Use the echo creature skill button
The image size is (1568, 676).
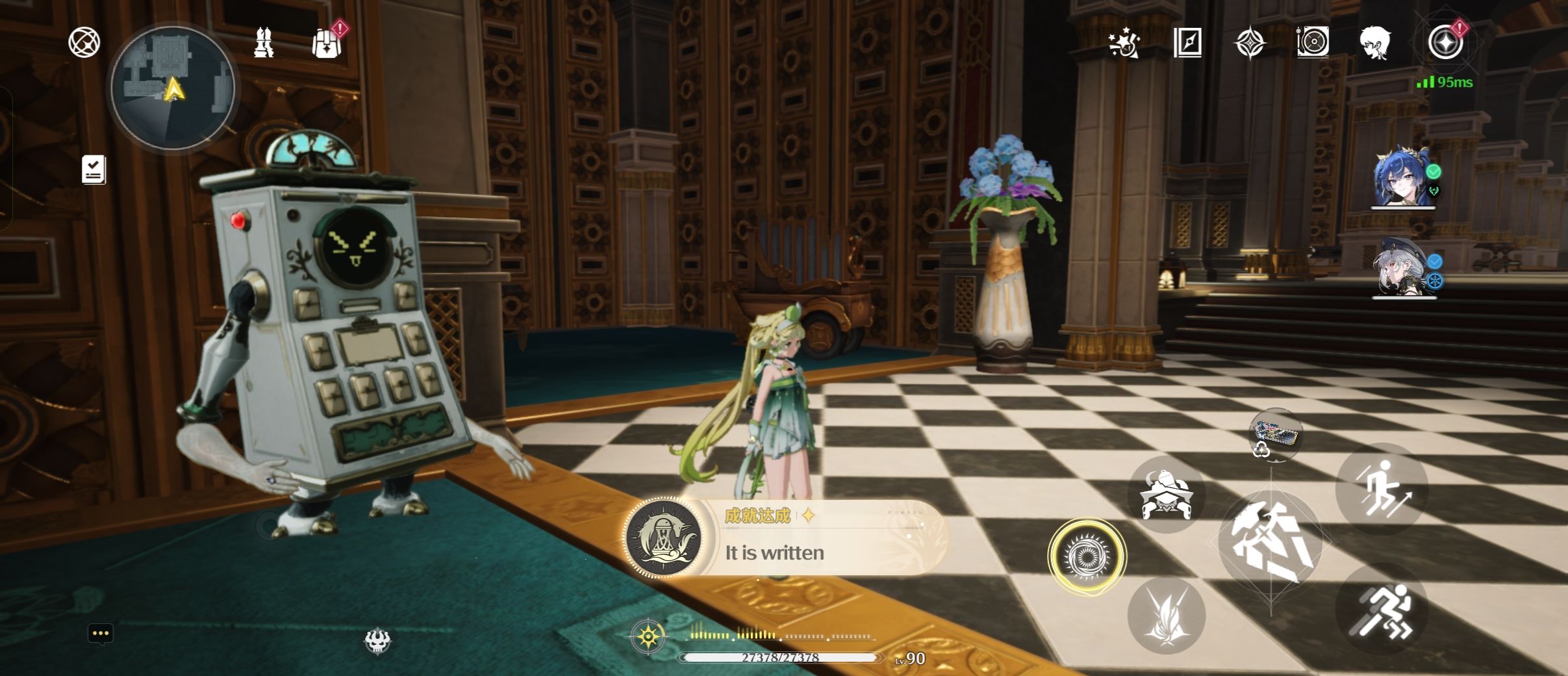1167,495
